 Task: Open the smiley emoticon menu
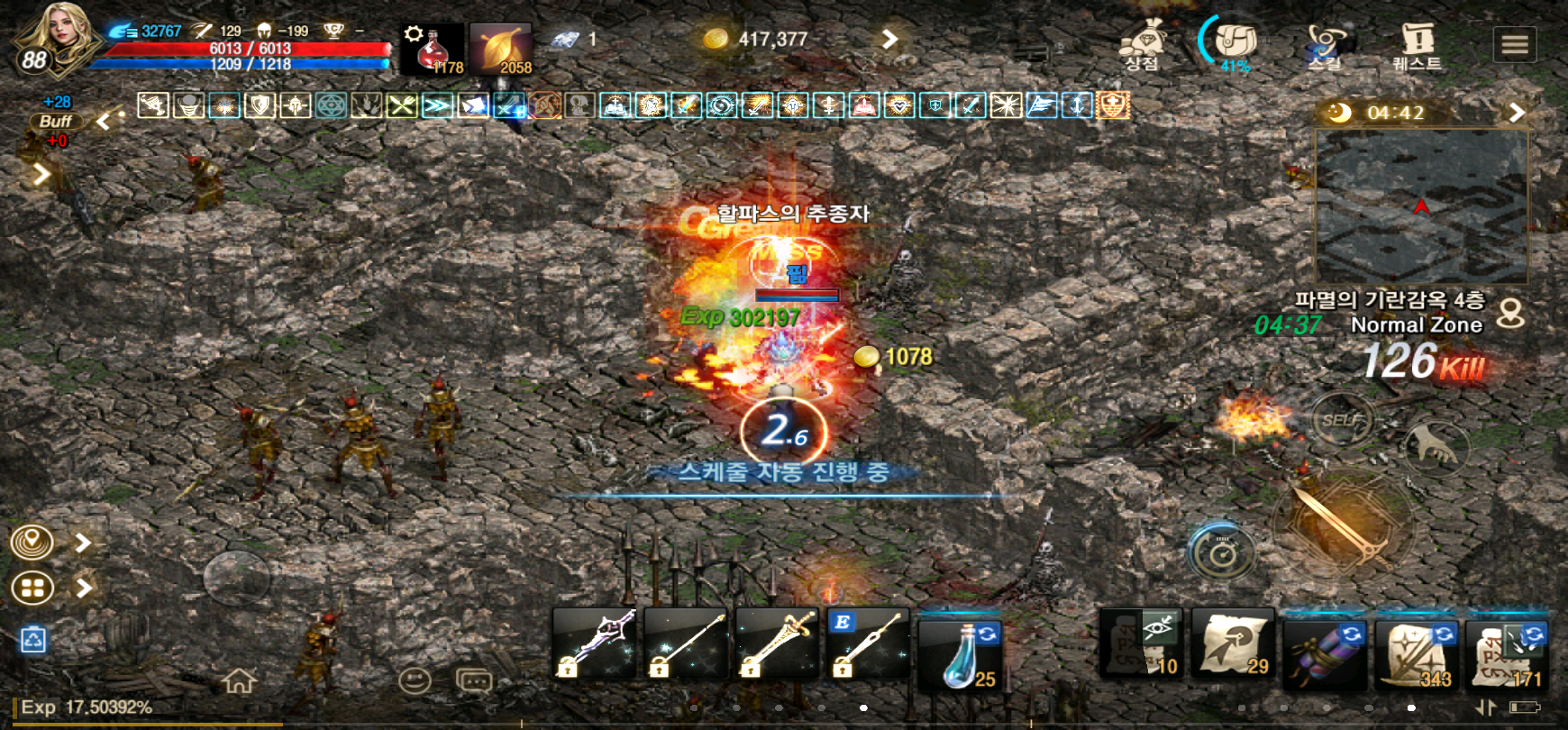[415, 680]
